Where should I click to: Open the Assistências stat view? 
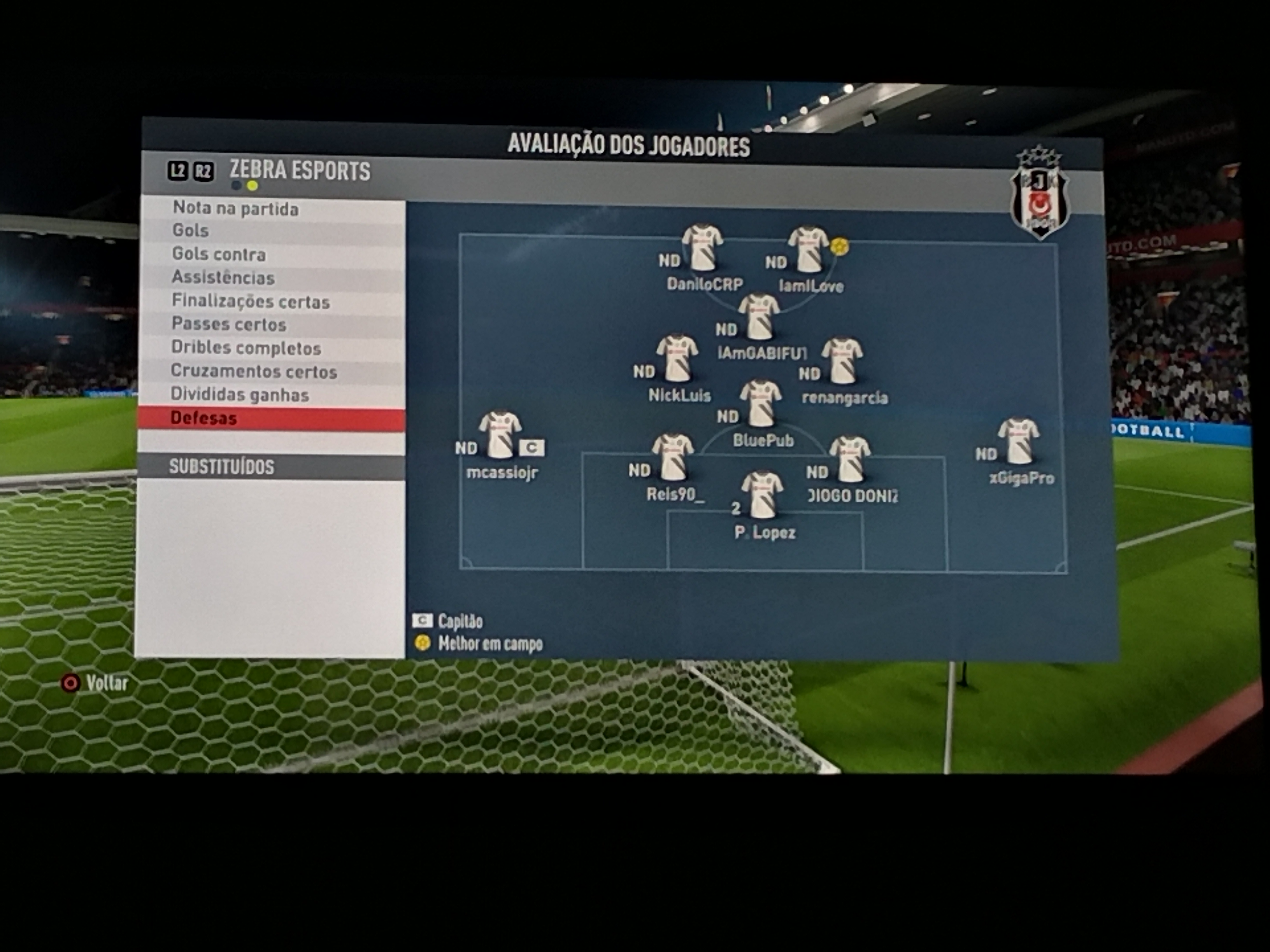click(223, 278)
